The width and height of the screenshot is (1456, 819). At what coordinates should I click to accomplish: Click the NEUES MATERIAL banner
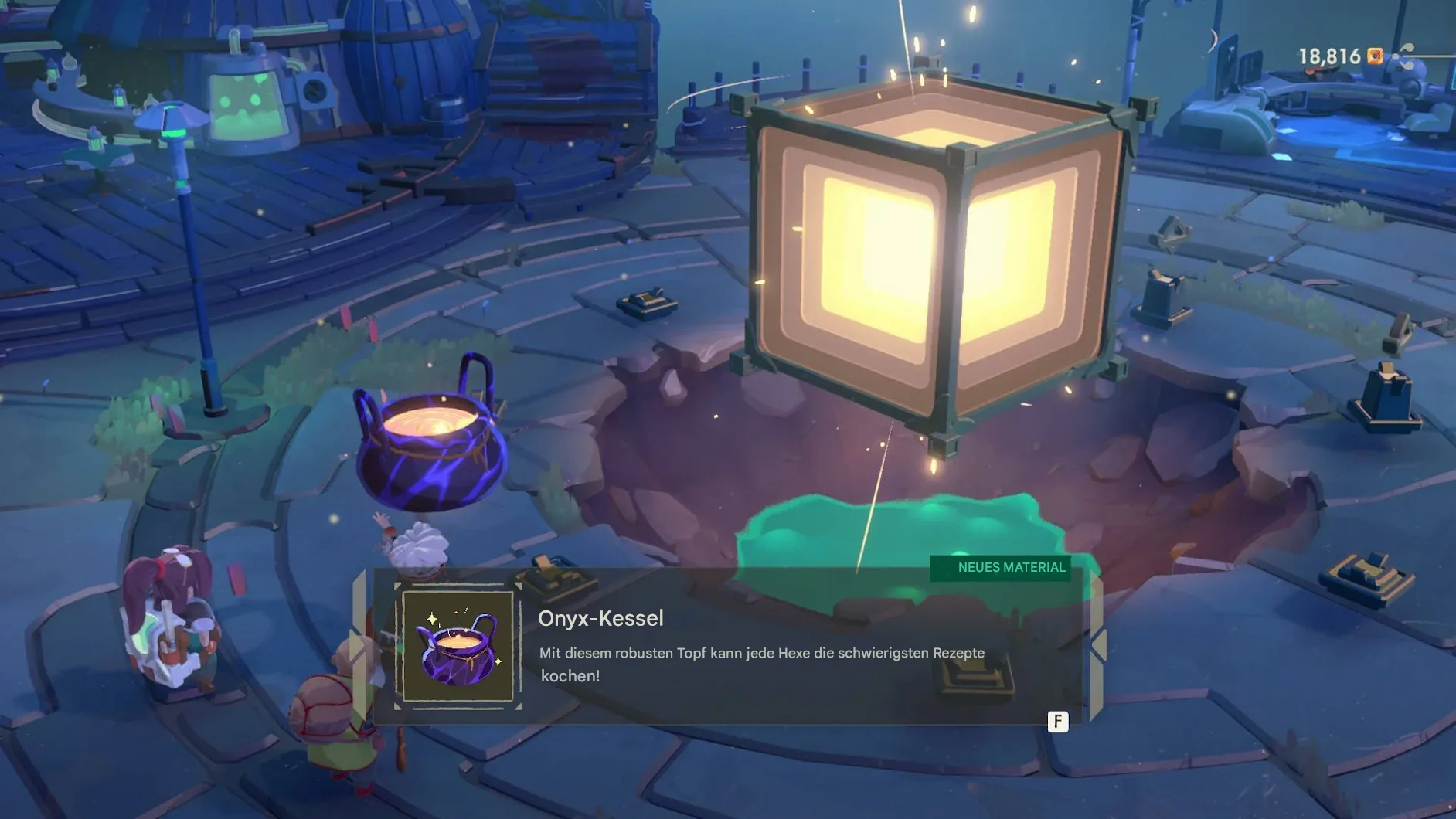click(1000, 568)
